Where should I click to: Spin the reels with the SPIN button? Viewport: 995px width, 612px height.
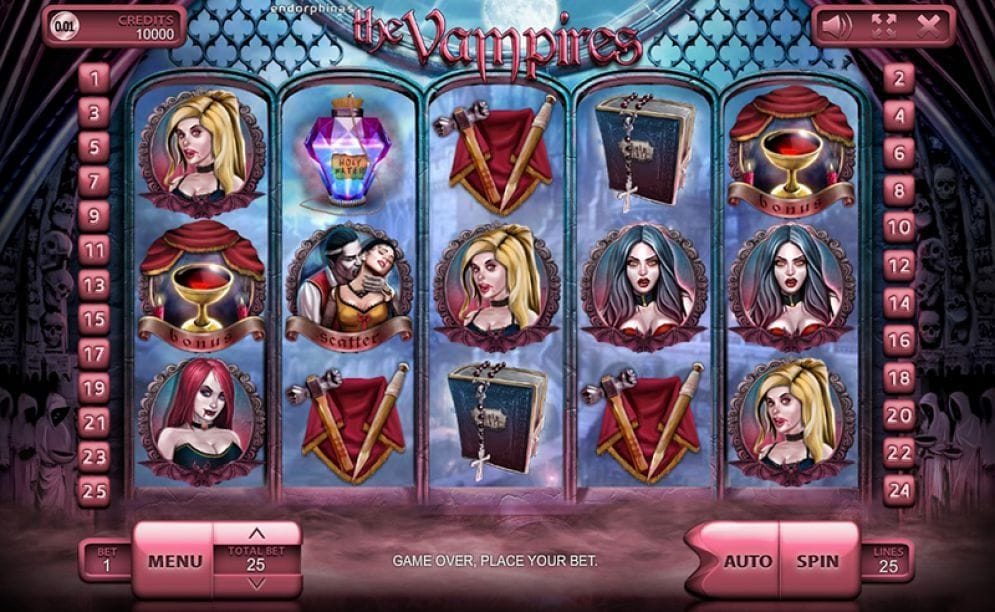818,561
